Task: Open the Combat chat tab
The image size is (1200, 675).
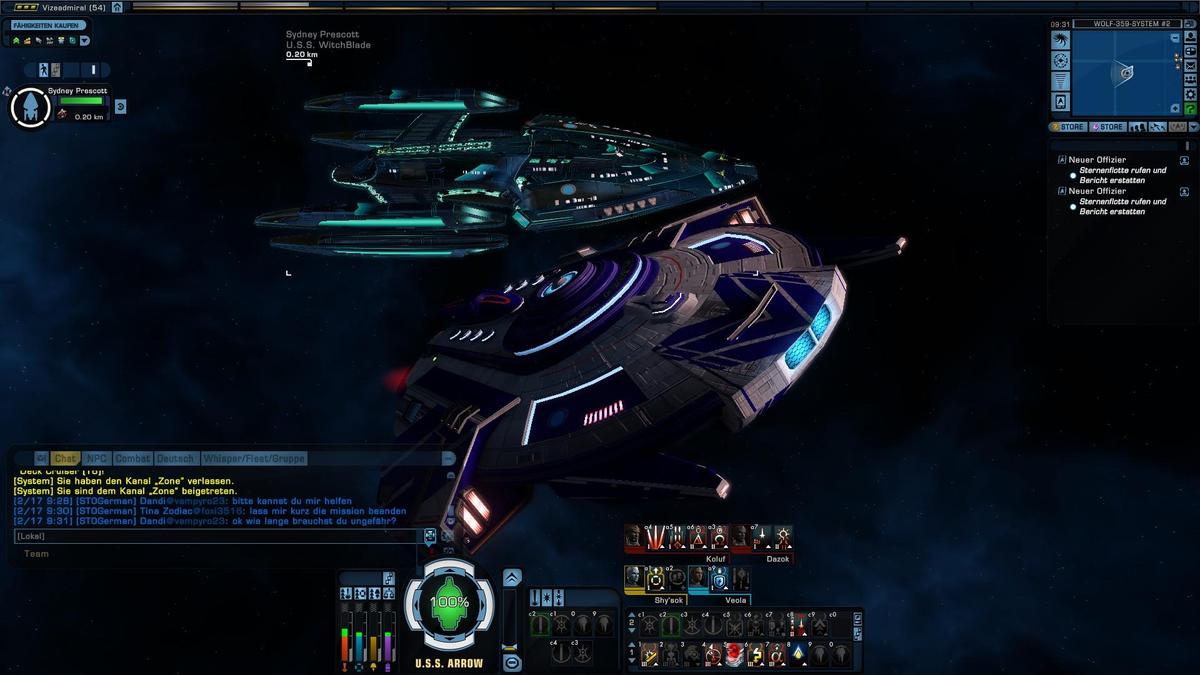Action: tap(132, 459)
